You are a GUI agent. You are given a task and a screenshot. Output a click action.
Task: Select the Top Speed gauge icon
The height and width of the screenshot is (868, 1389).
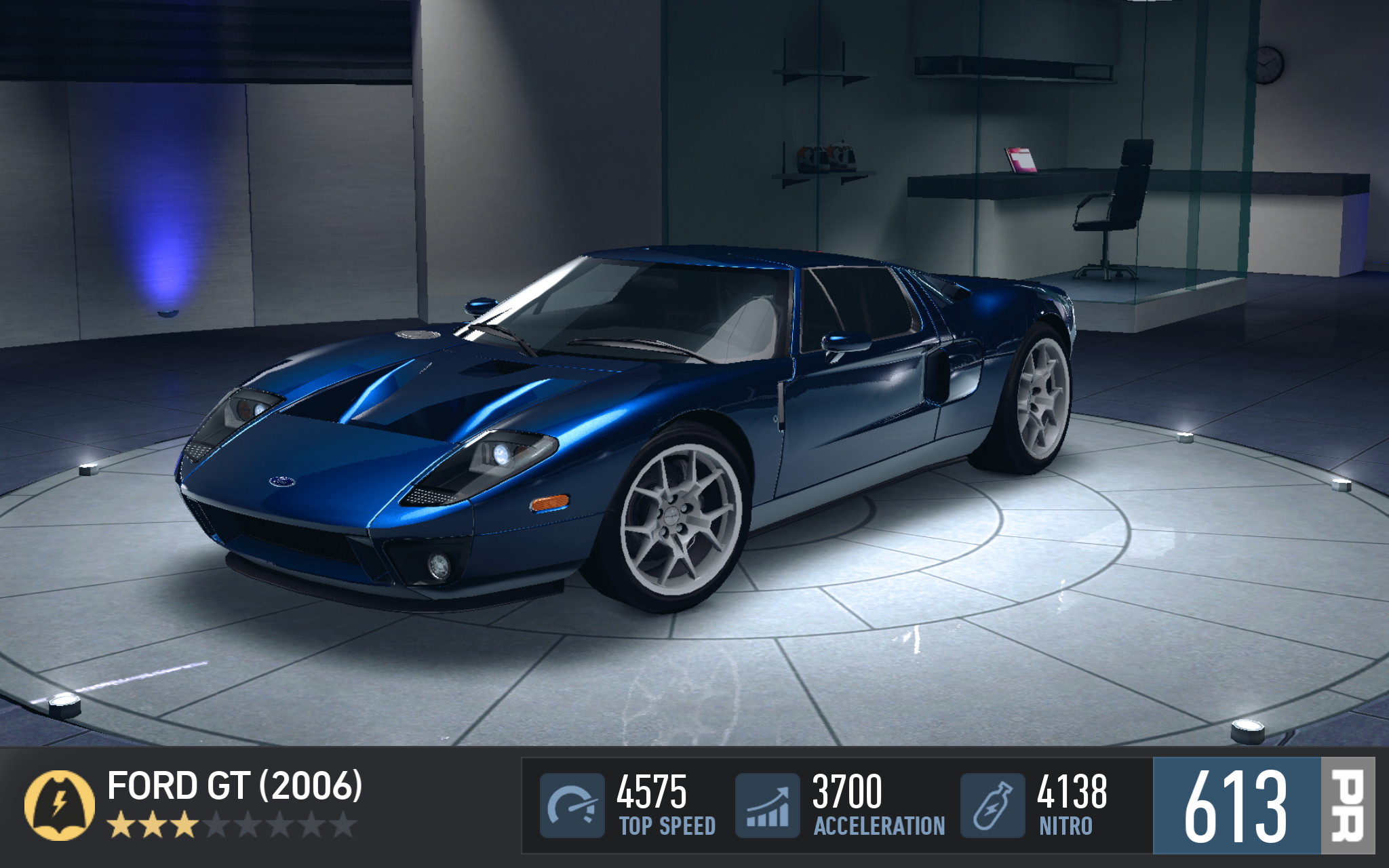(572, 805)
